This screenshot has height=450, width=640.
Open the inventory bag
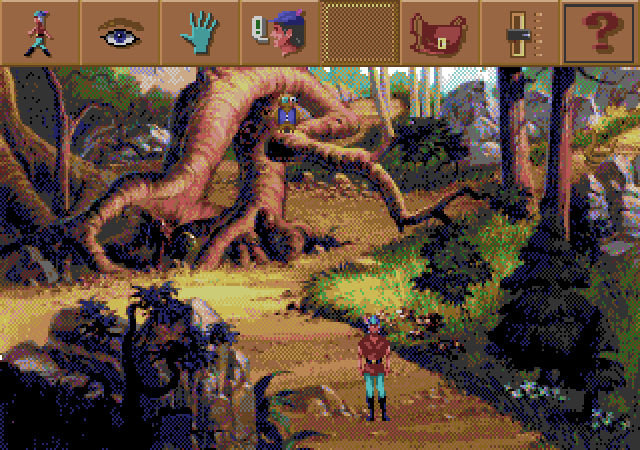(x=440, y=33)
